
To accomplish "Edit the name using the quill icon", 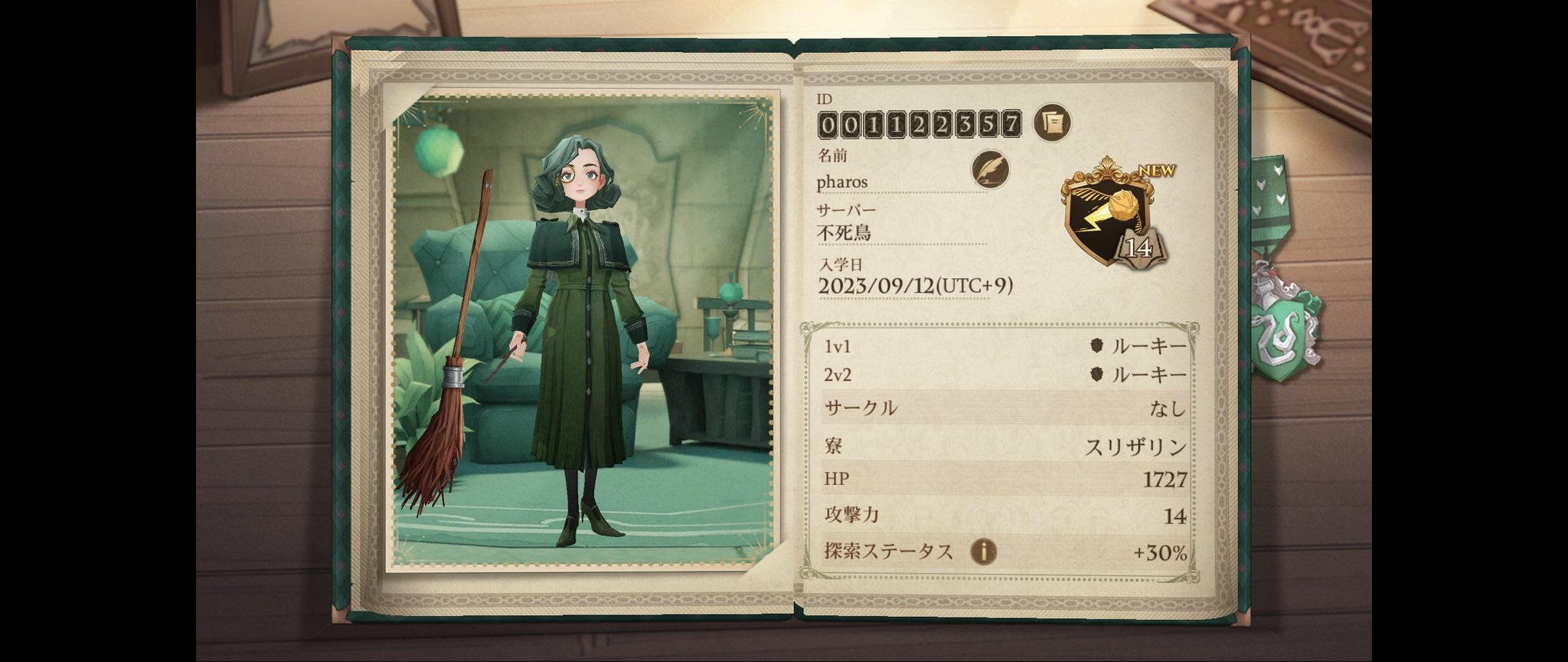I will click(991, 169).
